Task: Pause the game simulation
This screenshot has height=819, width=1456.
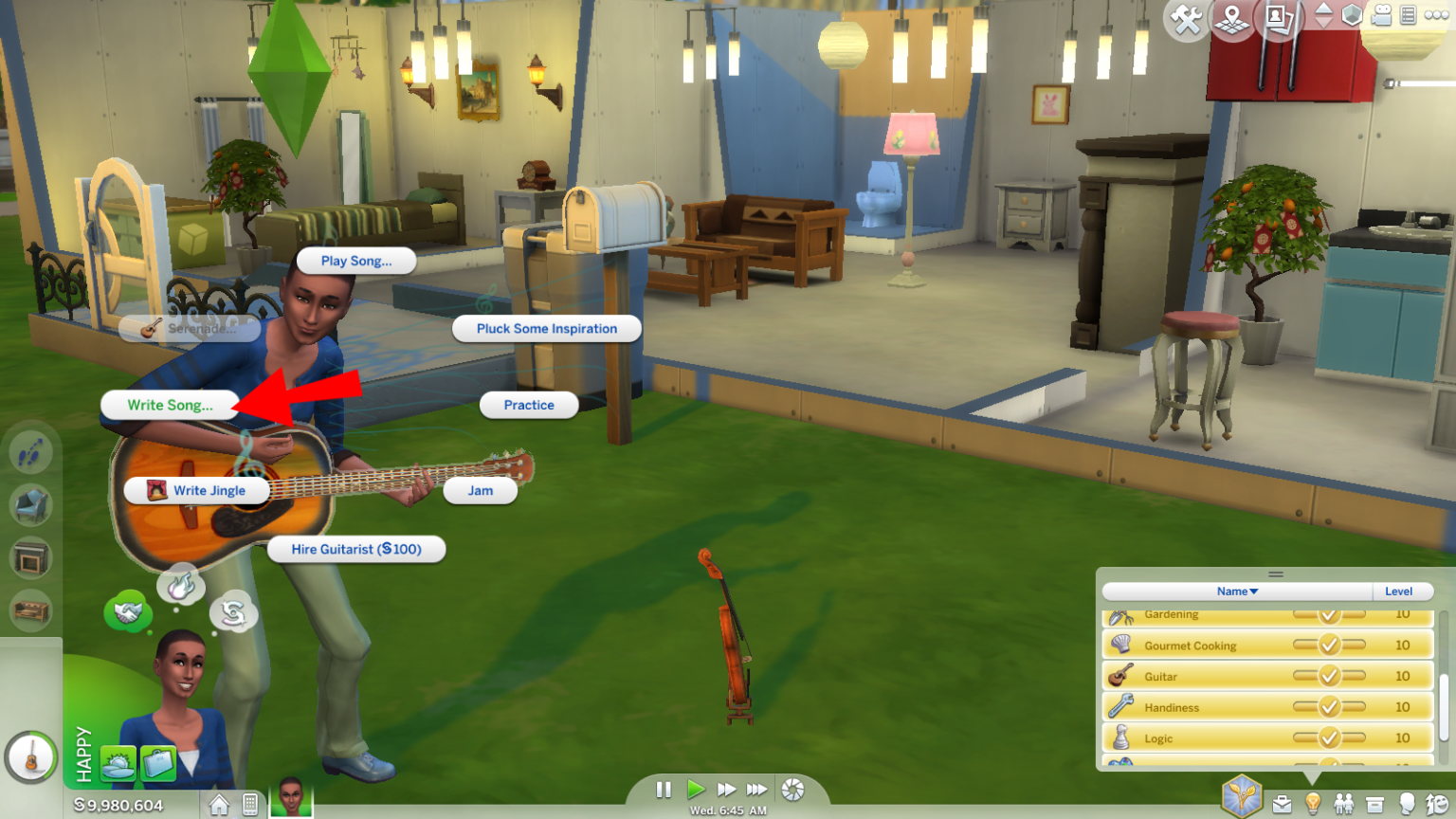Action: click(664, 790)
